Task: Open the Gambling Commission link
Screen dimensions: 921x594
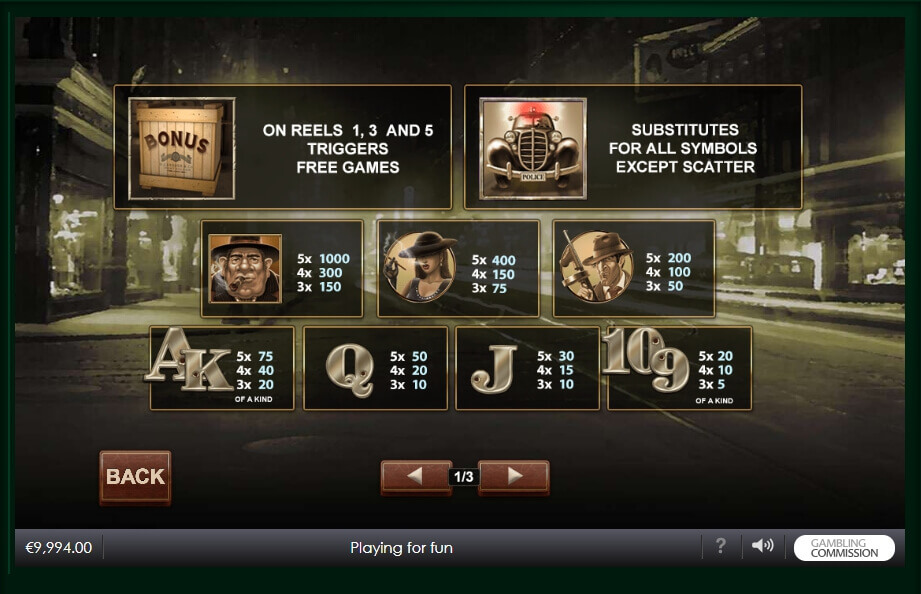Action: click(844, 548)
